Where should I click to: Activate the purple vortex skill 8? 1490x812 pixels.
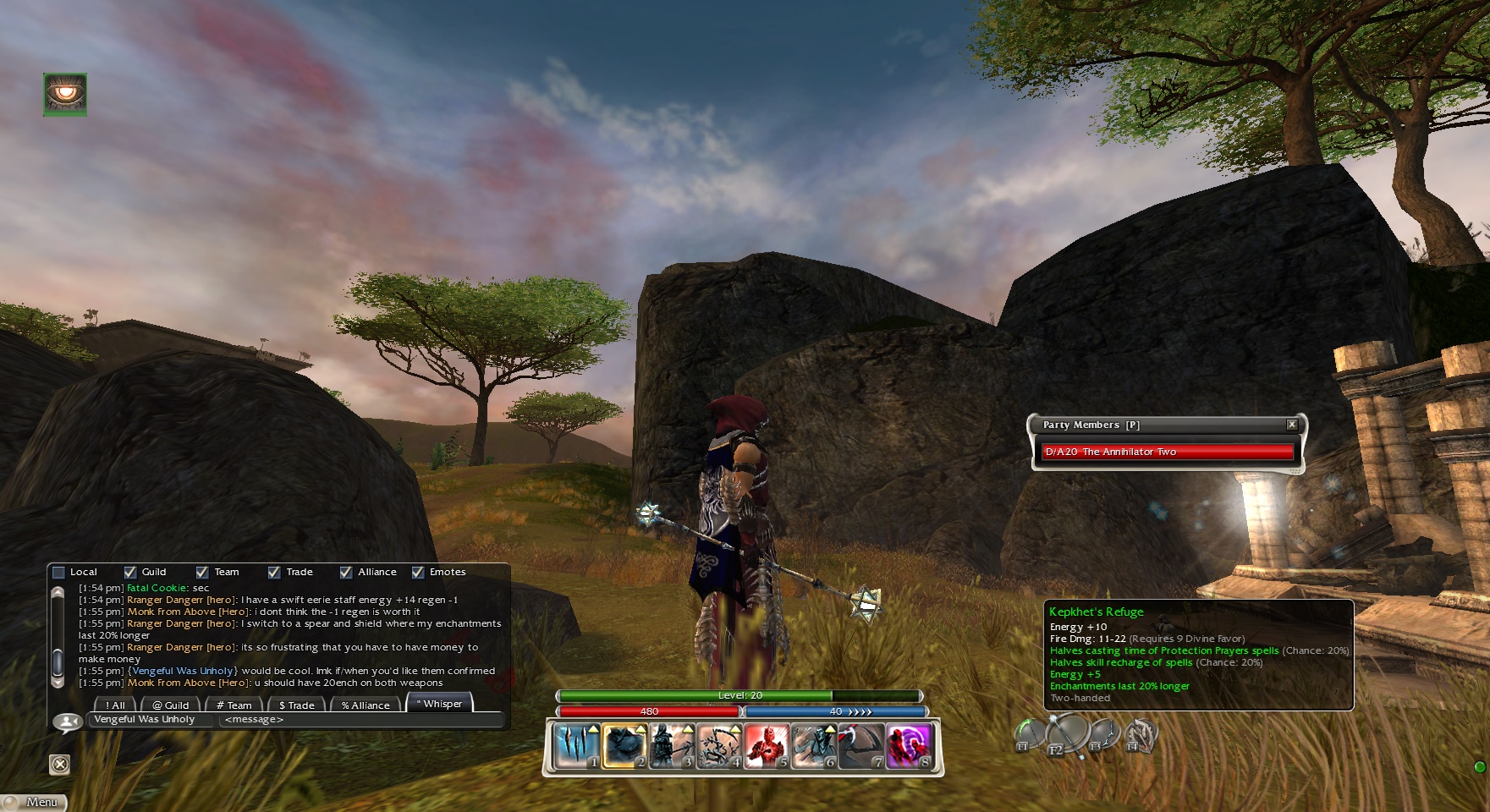(x=909, y=747)
